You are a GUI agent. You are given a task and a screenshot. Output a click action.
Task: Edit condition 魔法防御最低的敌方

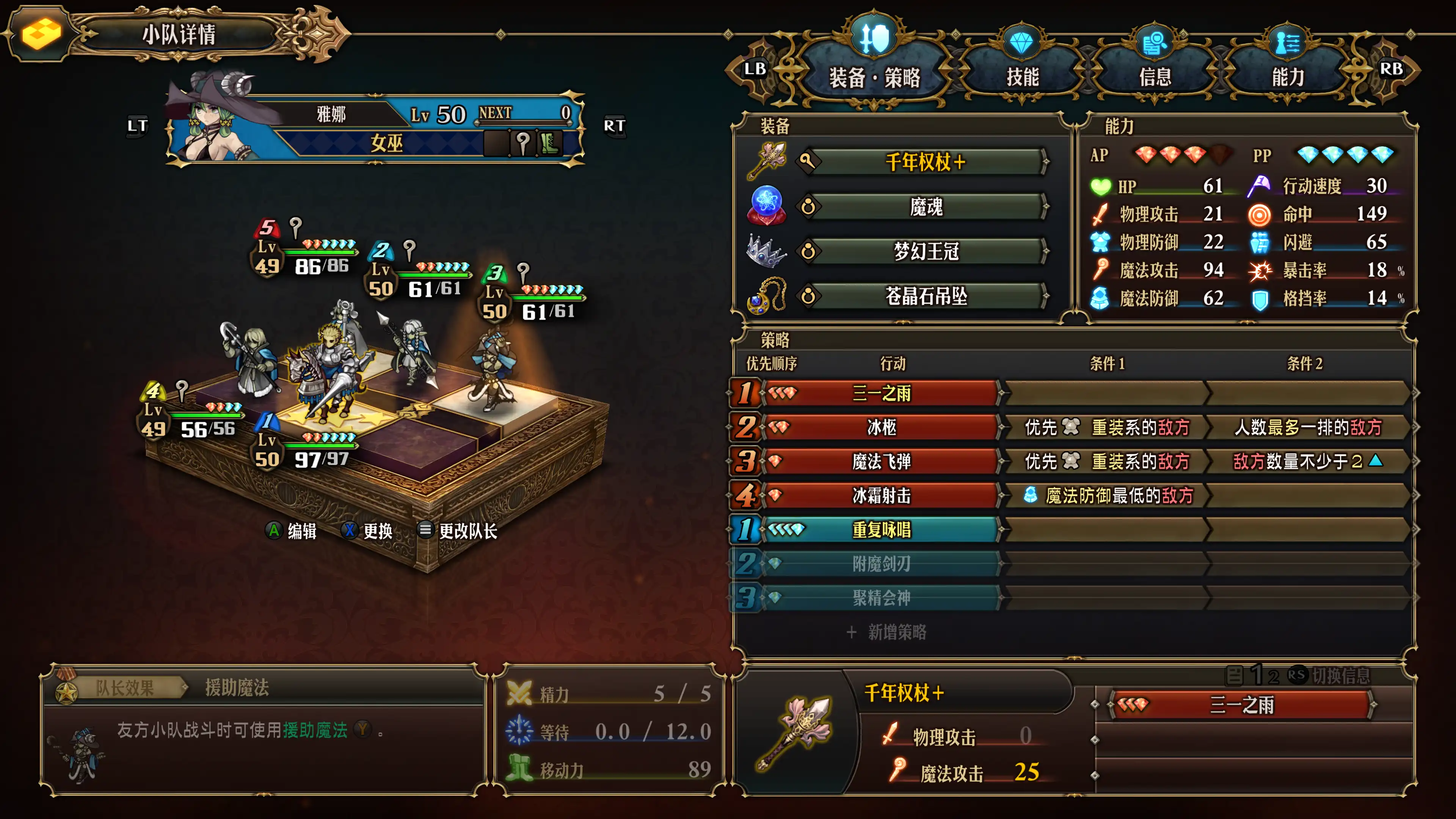coord(1107,496)
